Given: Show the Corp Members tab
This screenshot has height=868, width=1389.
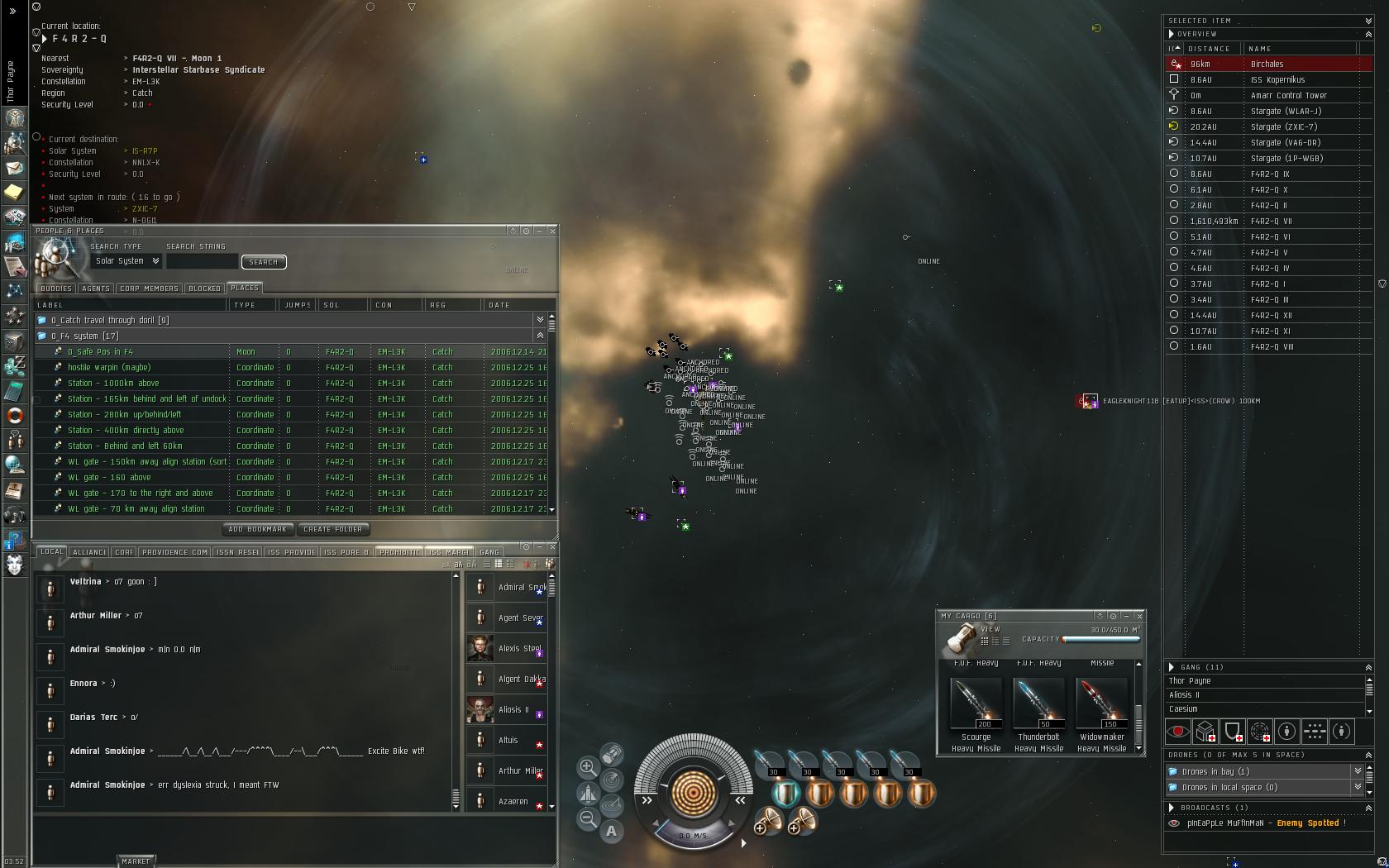Looking at the screenshot, I should 149,289.
